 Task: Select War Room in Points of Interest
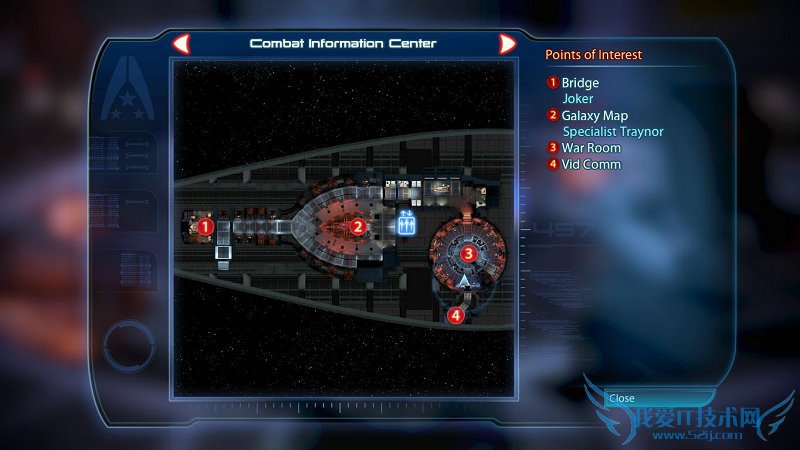point(591,148)
